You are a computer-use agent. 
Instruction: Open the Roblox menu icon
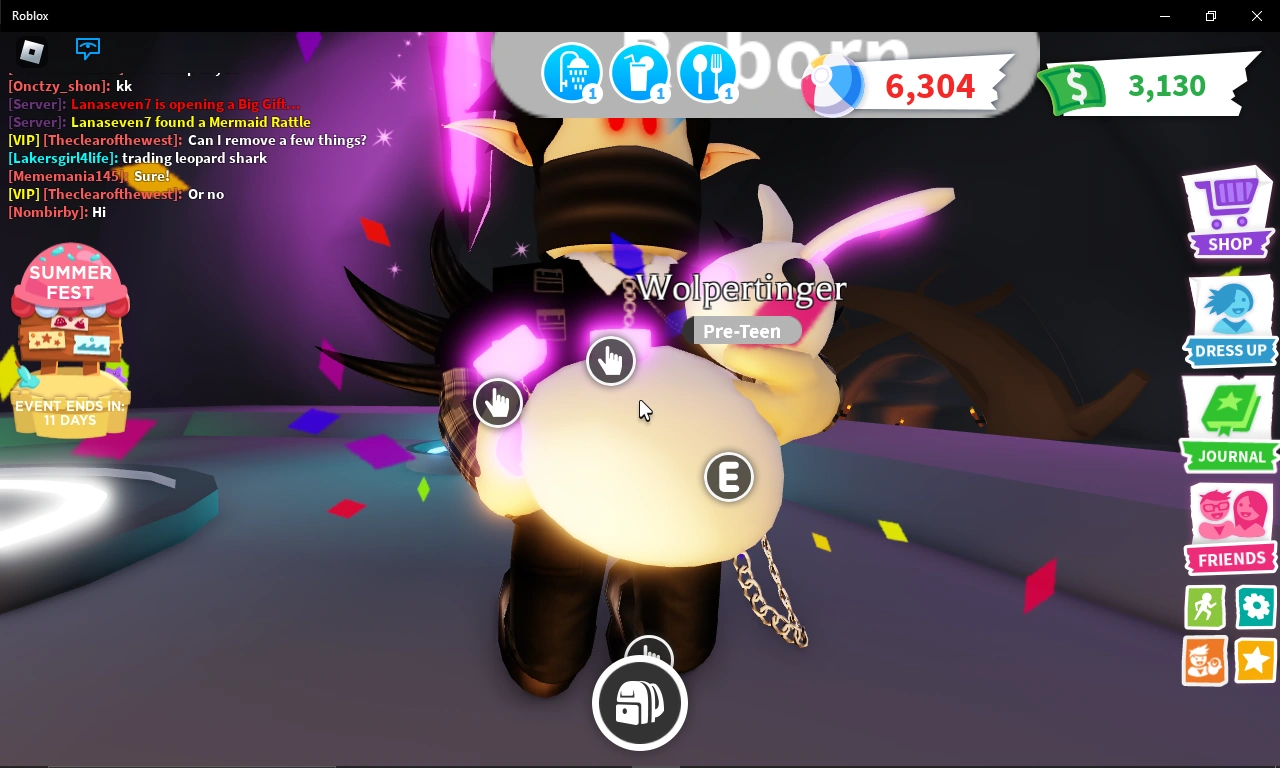30,50
